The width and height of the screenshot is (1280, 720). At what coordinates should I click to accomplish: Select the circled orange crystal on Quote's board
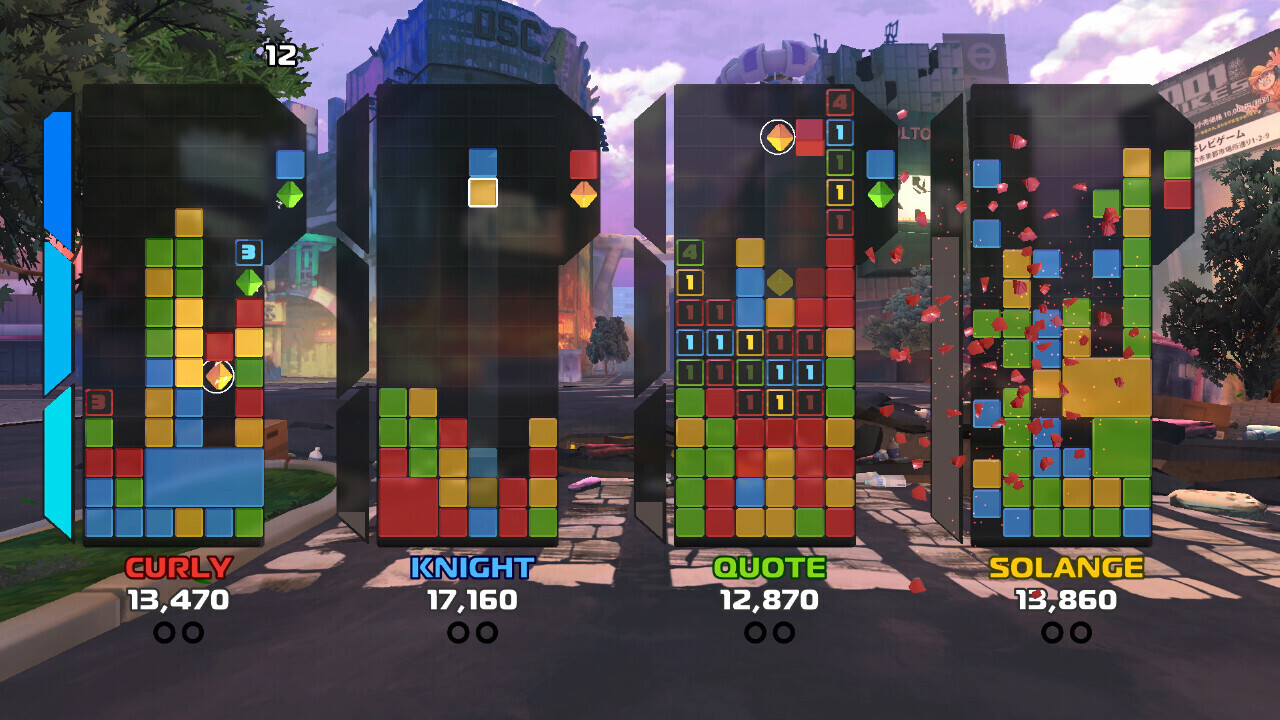click(778, 138)
